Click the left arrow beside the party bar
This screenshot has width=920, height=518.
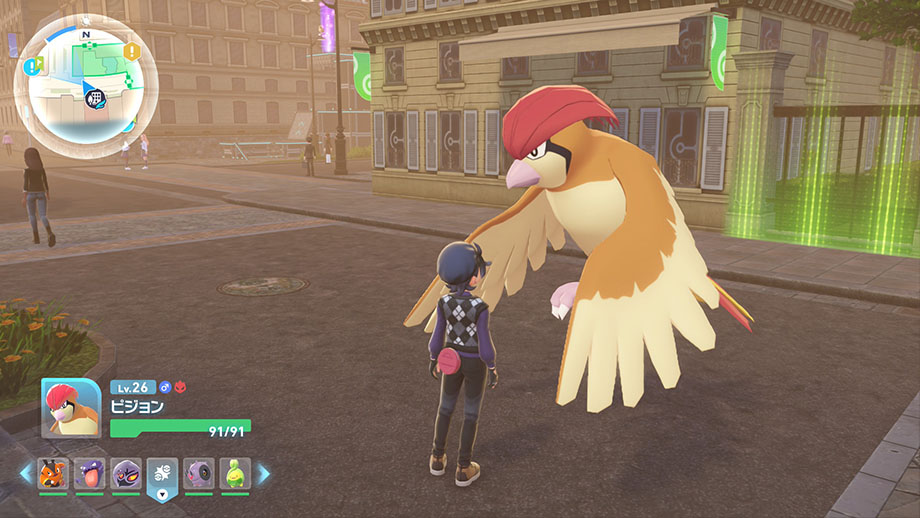25,473
